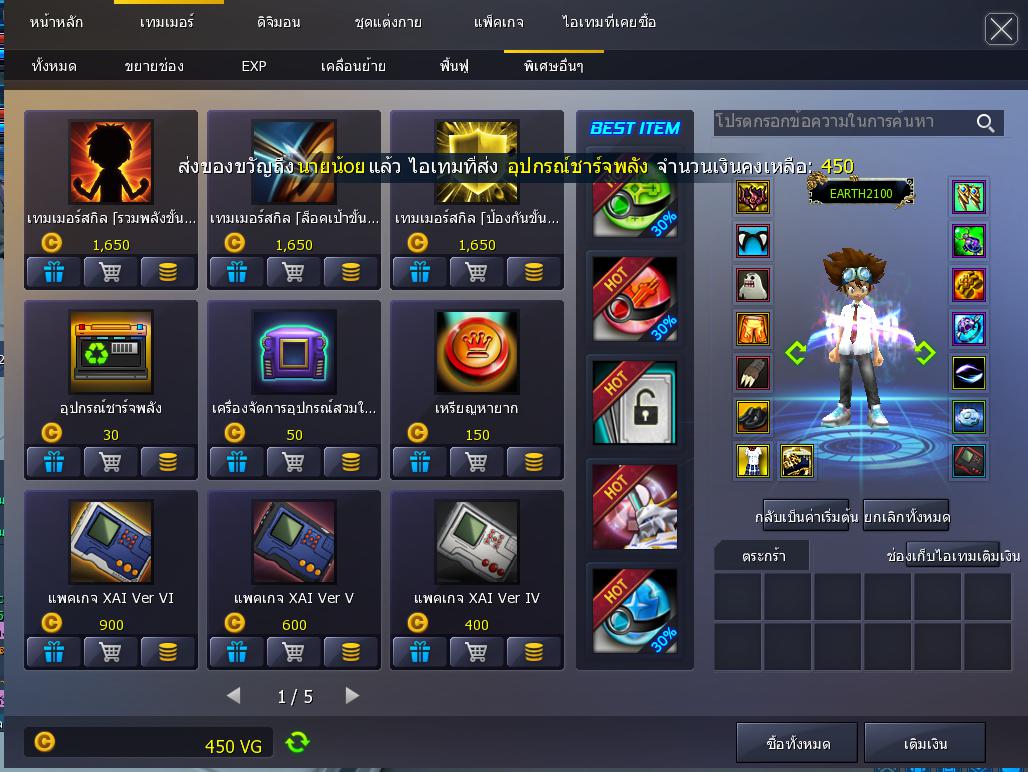Click the ยกเลิกทั้งหมด cancel-all button

(x=906, y=517)
